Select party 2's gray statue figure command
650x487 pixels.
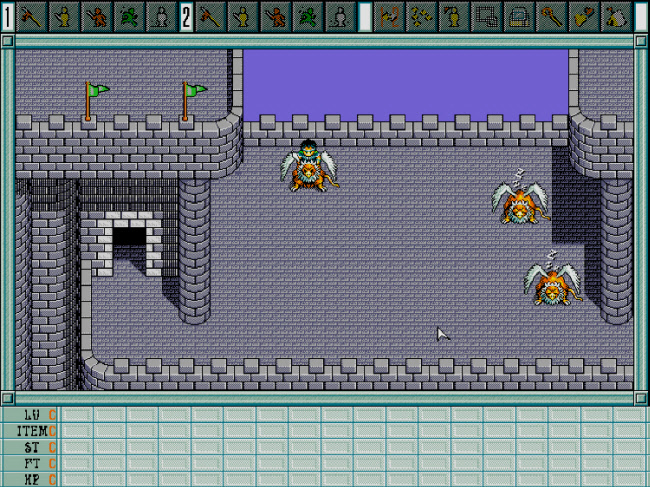(337, 16)
